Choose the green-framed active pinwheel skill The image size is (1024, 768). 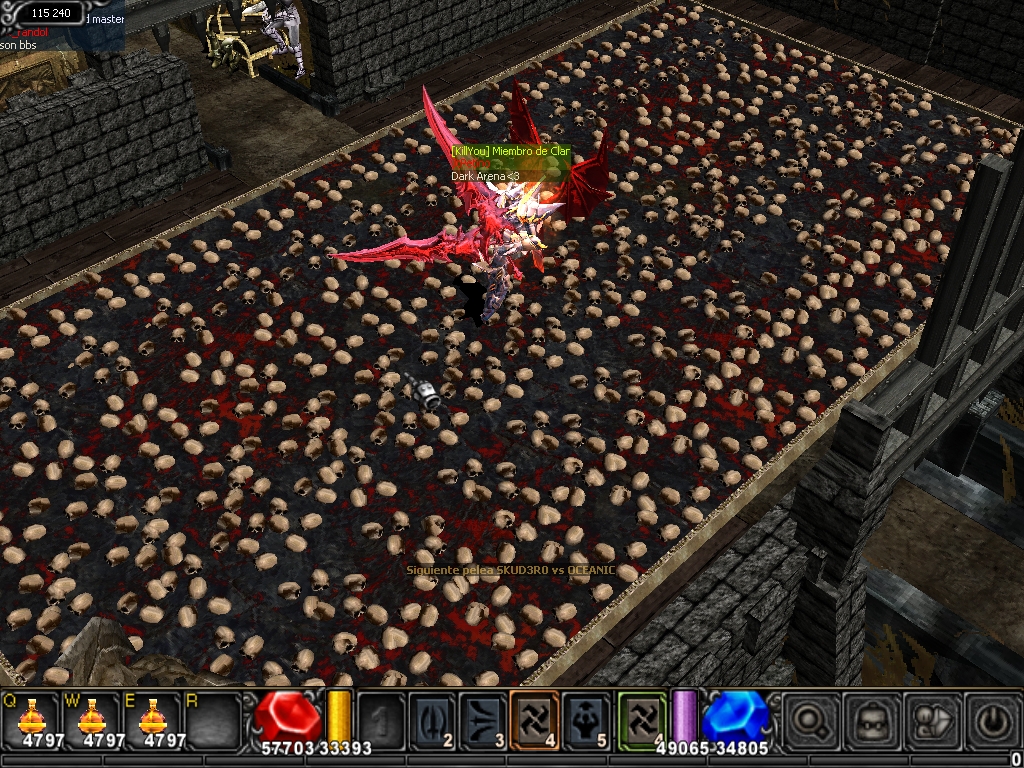(x=641, y=718)
